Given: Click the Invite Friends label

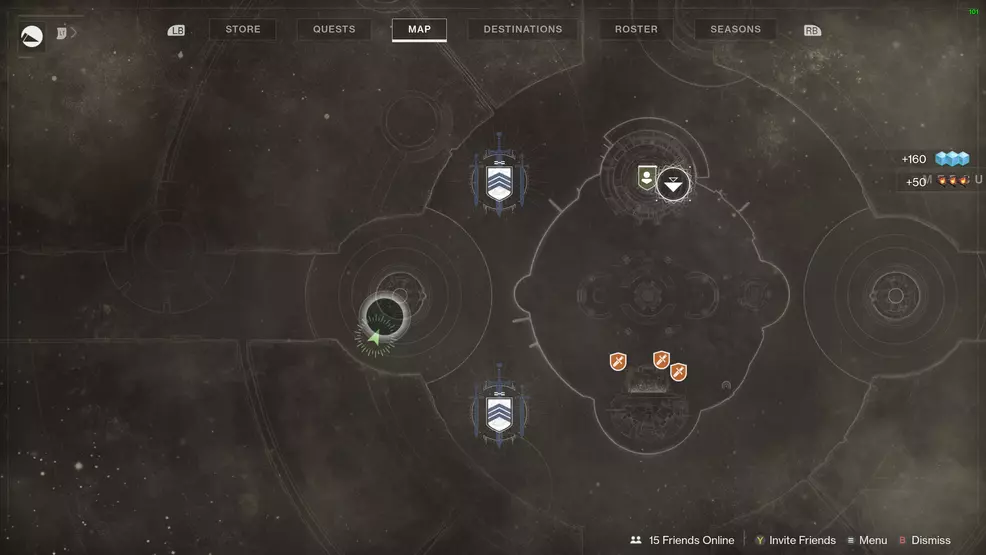Looking at the screenshot, I should (802, 540).
